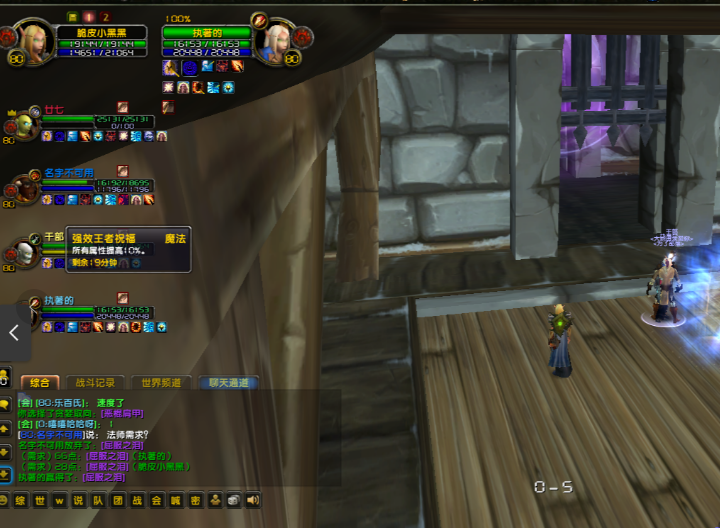Switch to the 综合 chat tab
This screenshot has width=720, height=528.
click(x=40, y=382)
